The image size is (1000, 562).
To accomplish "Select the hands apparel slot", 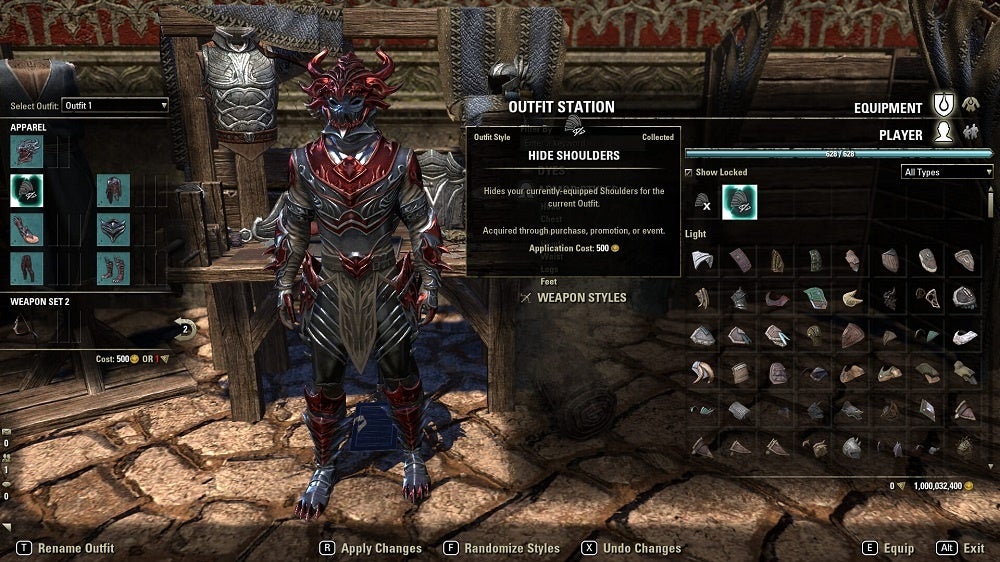I will click(x=27, y=229).
